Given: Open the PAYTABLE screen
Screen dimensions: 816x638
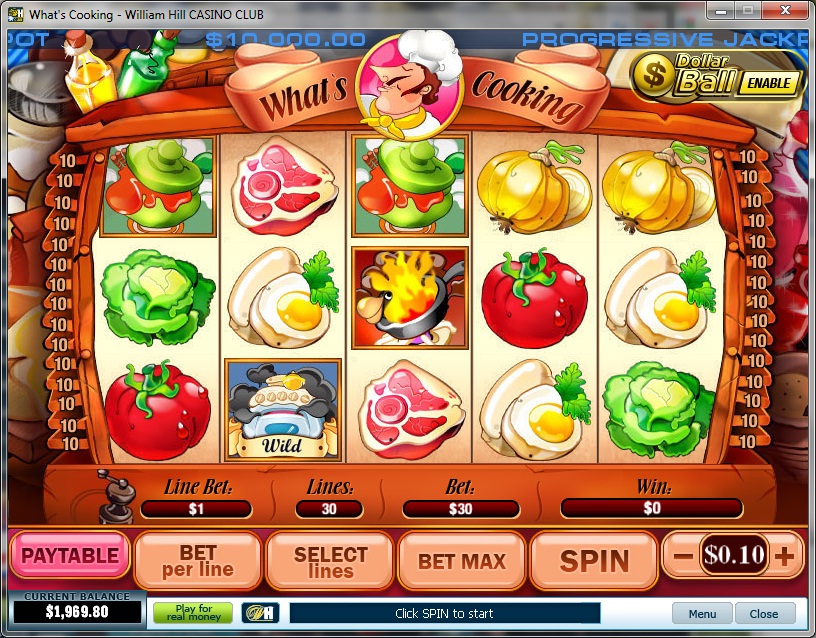Looking at the screenshot, I should (x=70, y=556).
